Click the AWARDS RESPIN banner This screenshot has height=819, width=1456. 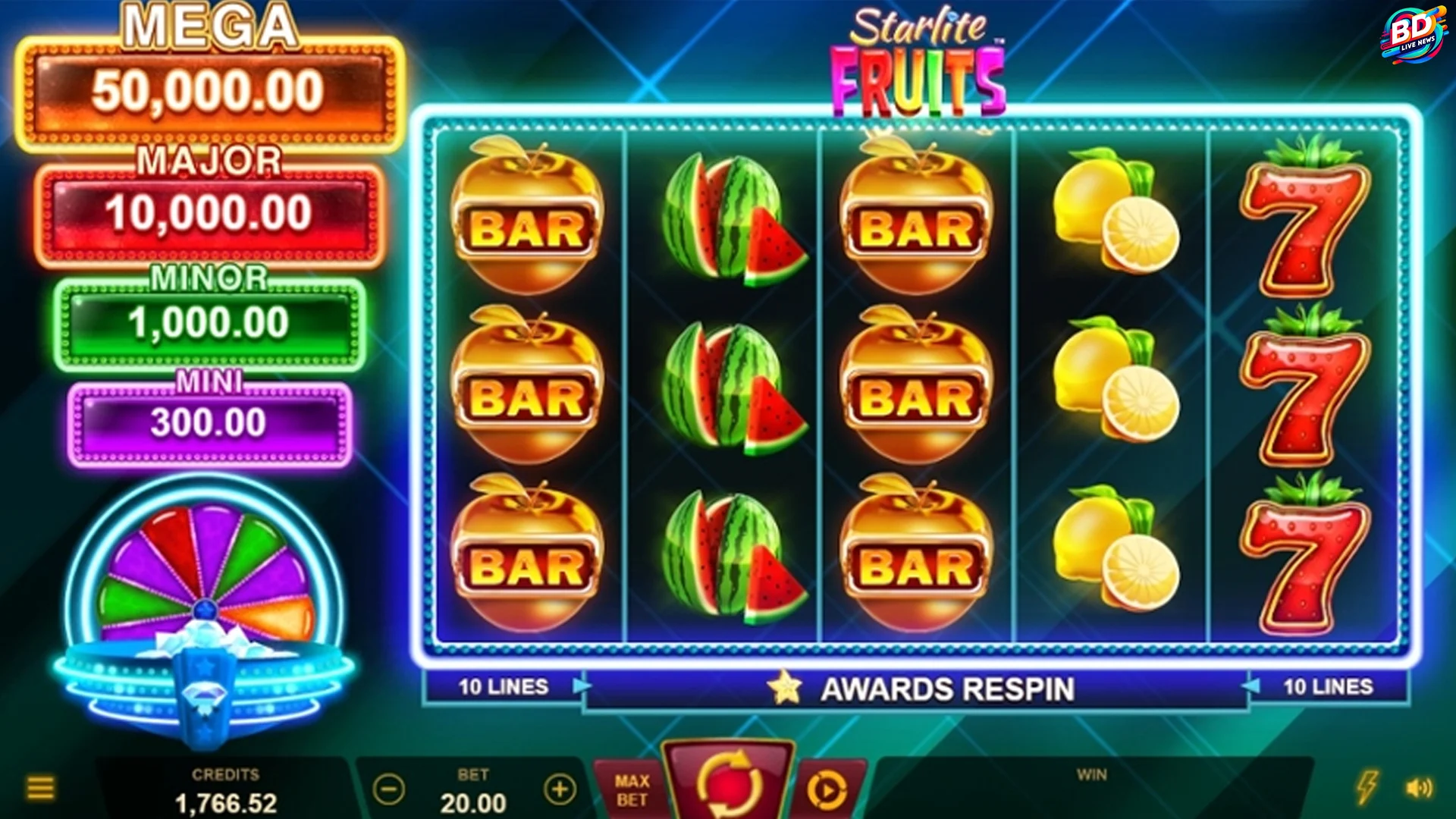[x=948, y=689]
